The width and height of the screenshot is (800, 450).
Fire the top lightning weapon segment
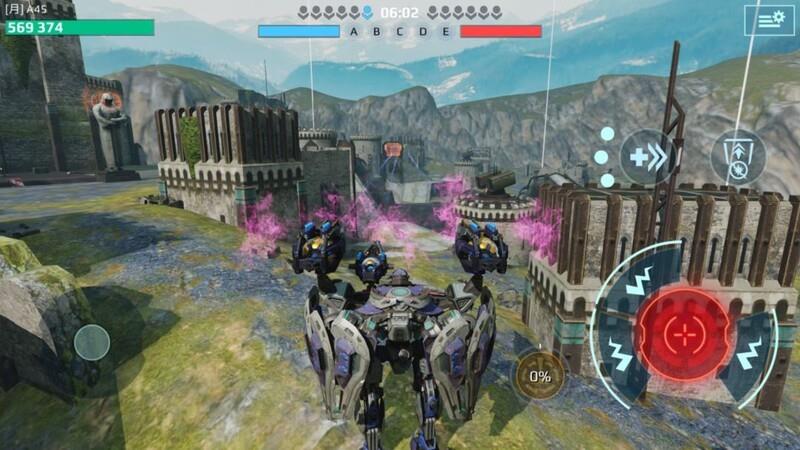point(643,274)
